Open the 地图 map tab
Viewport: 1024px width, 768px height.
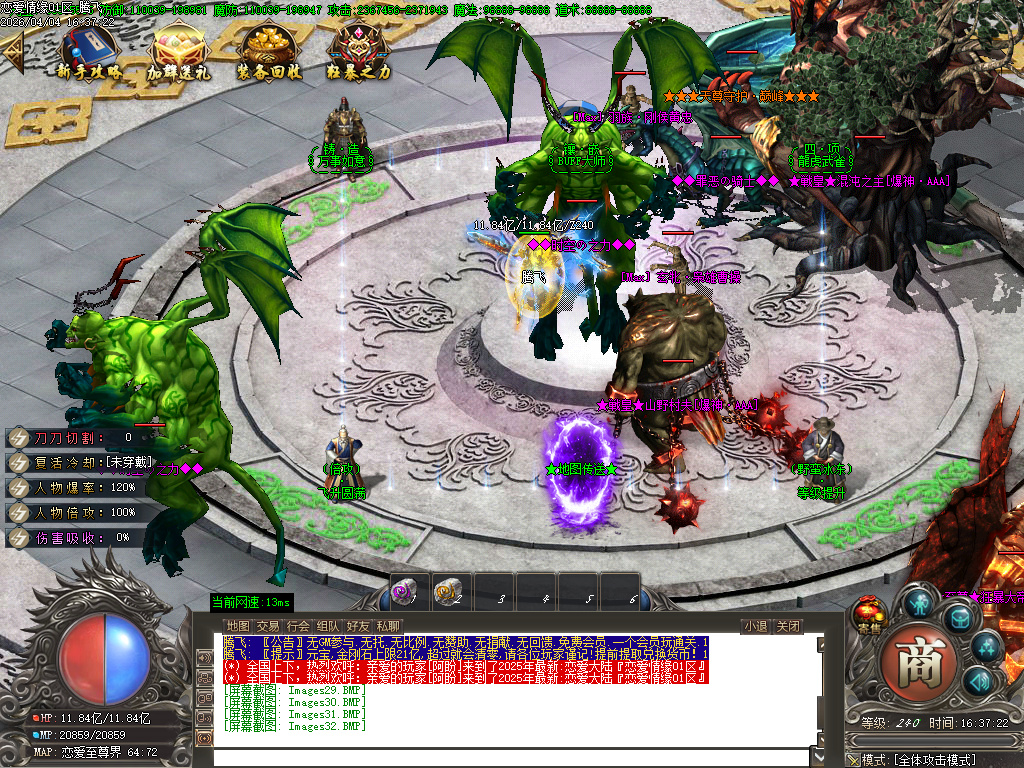[x=238, y=627]
